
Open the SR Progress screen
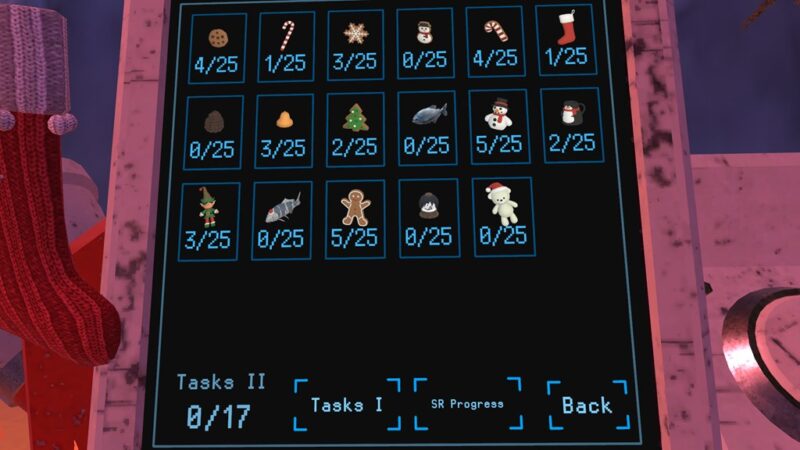467,404
